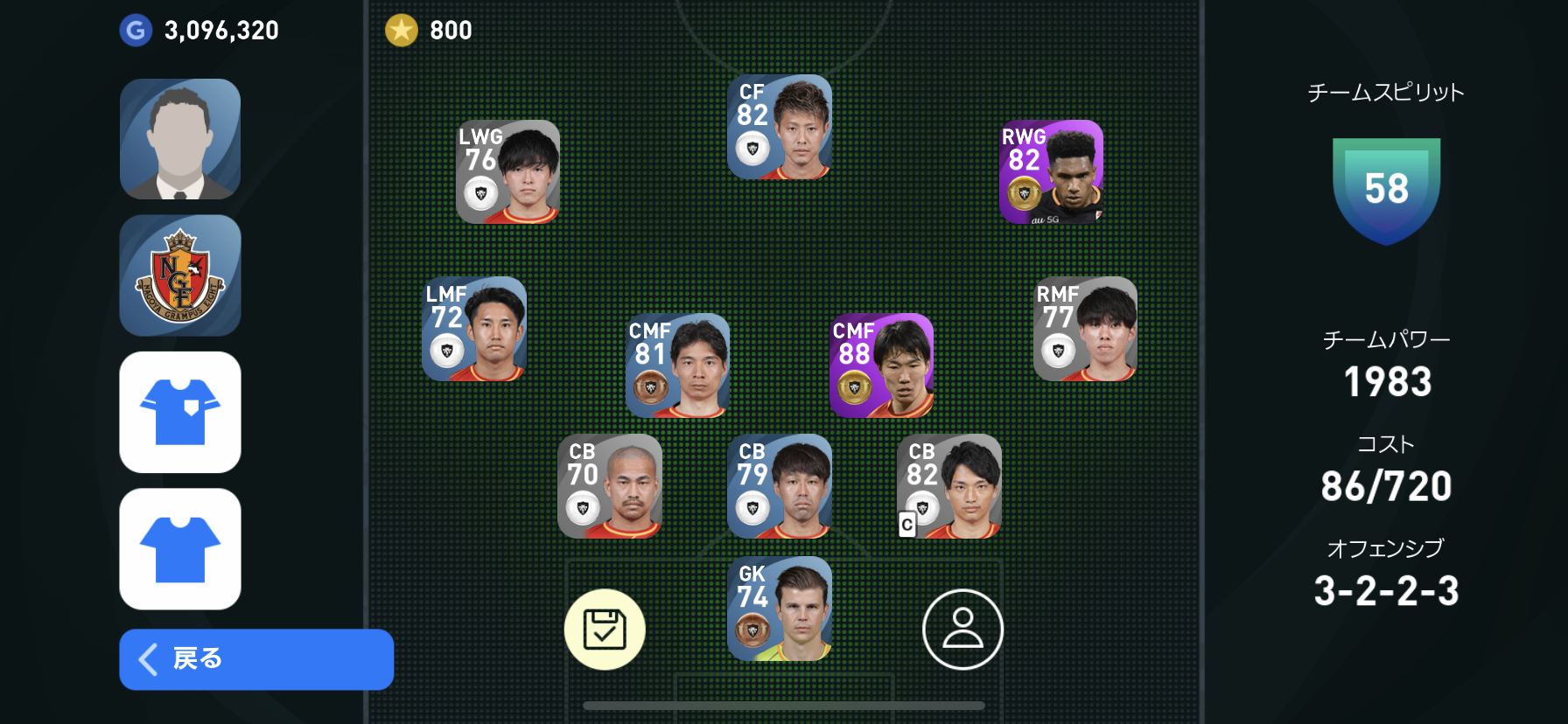
Task: Choose the plain blue shirt tile
Action: coord(180,548)
